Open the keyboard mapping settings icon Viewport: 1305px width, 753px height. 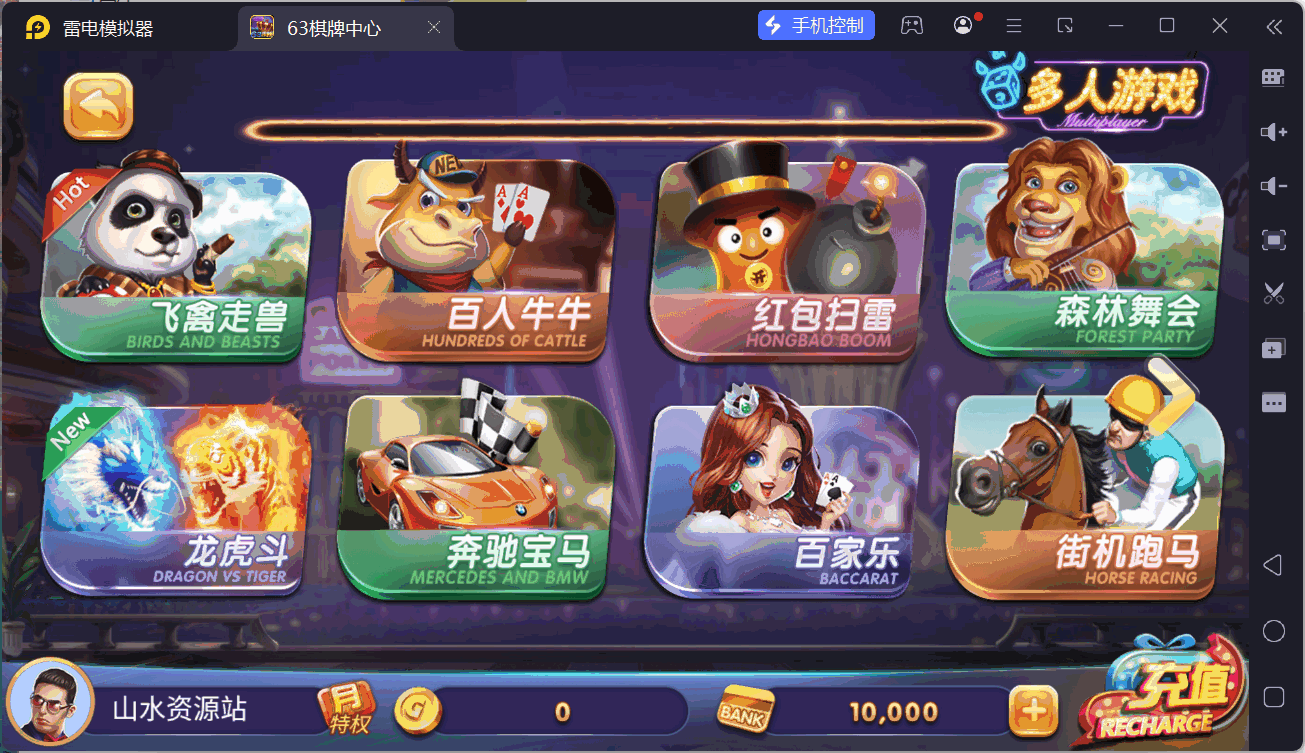1272,77
